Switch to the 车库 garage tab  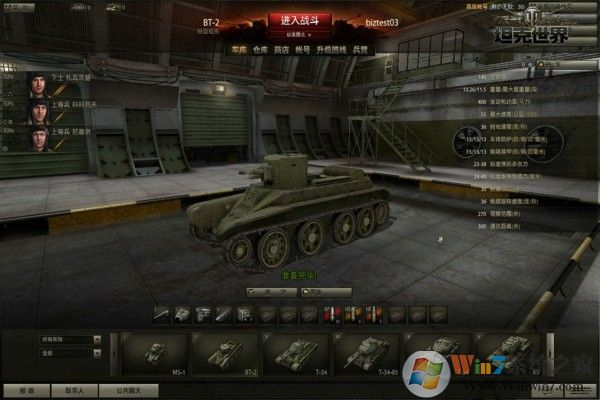click(237, 48)
